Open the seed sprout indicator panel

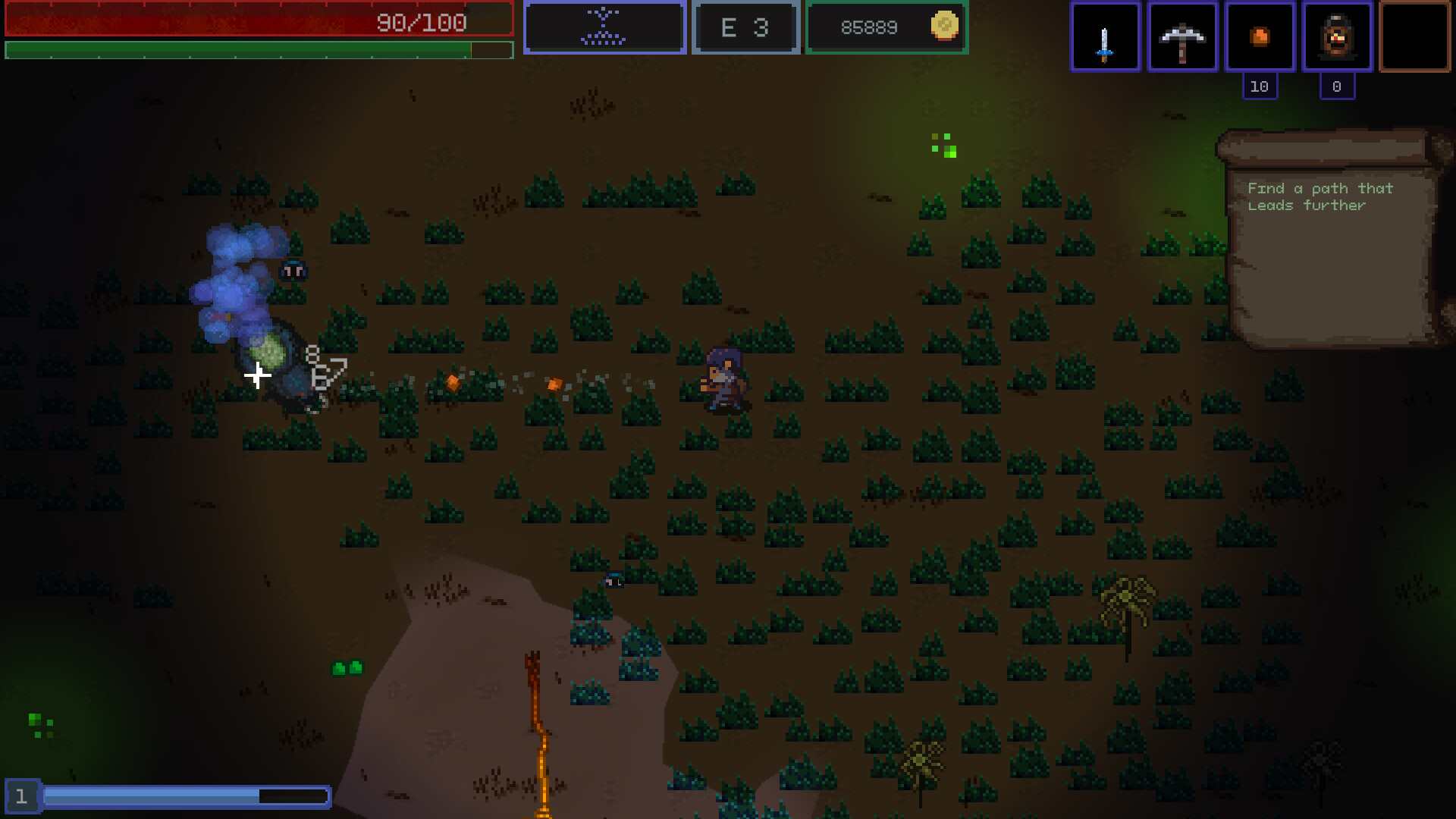click(x=604, y=27)
